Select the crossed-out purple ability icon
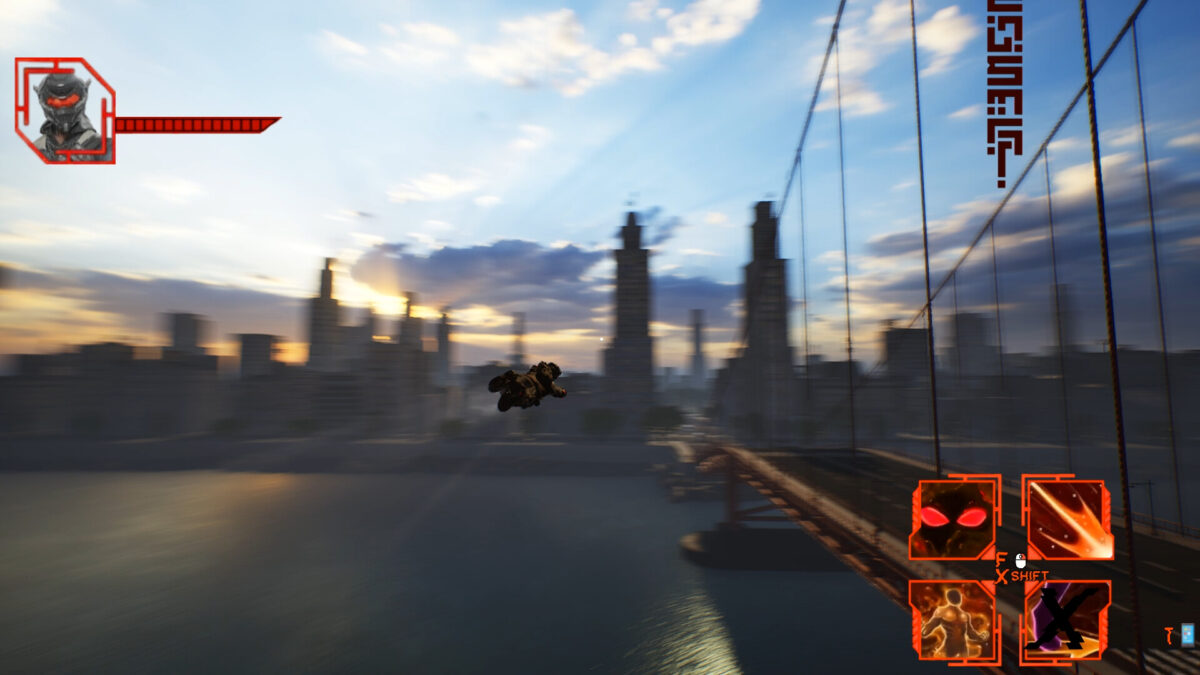The height and width of the screenshot is (675, 1200). click(x=1066, y=621)
